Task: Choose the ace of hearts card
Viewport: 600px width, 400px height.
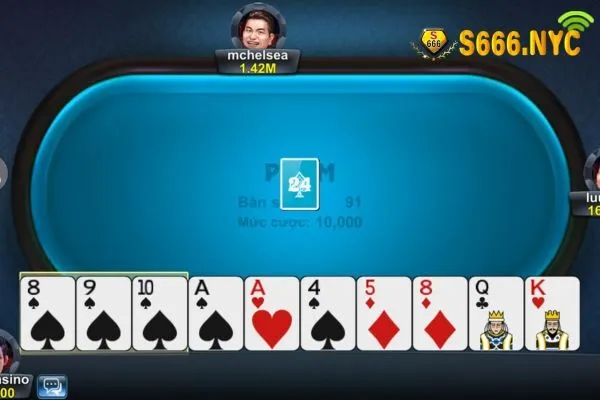Action: (x=271, y=313)
